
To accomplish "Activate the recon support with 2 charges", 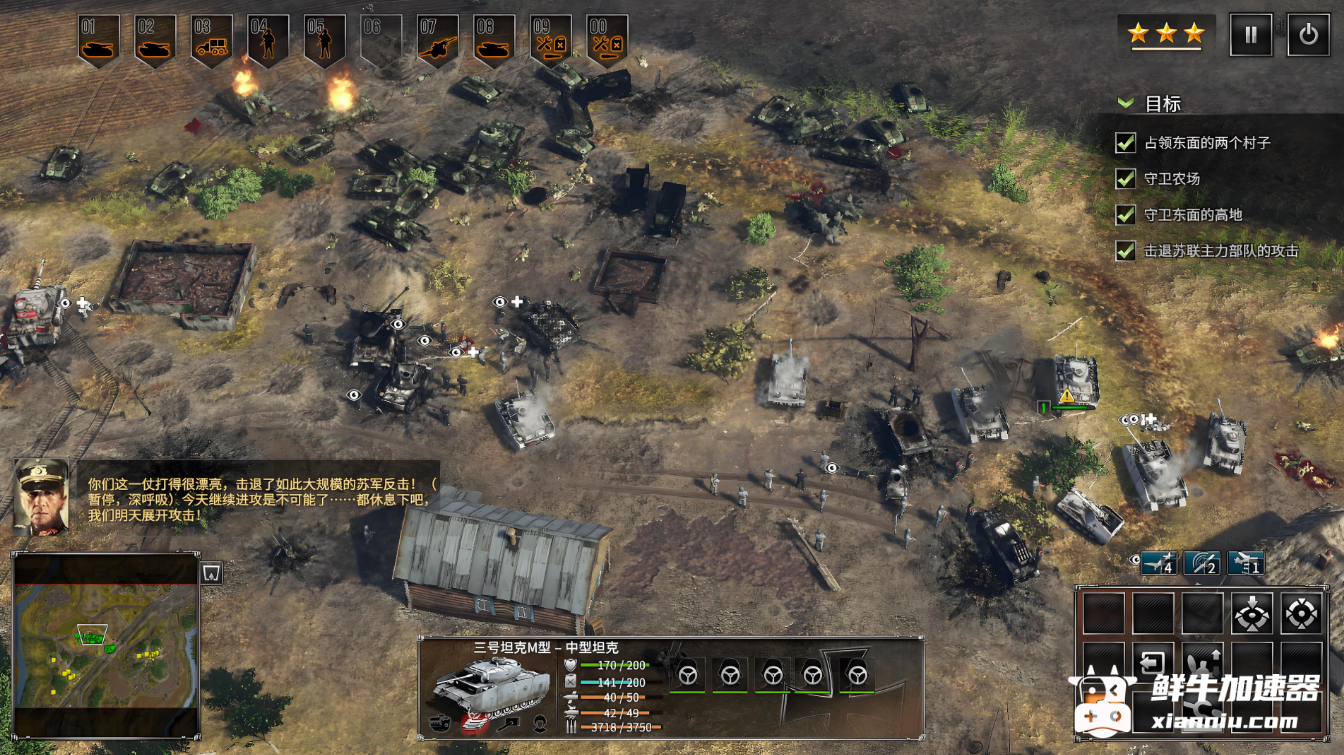I will (1202, 563).
